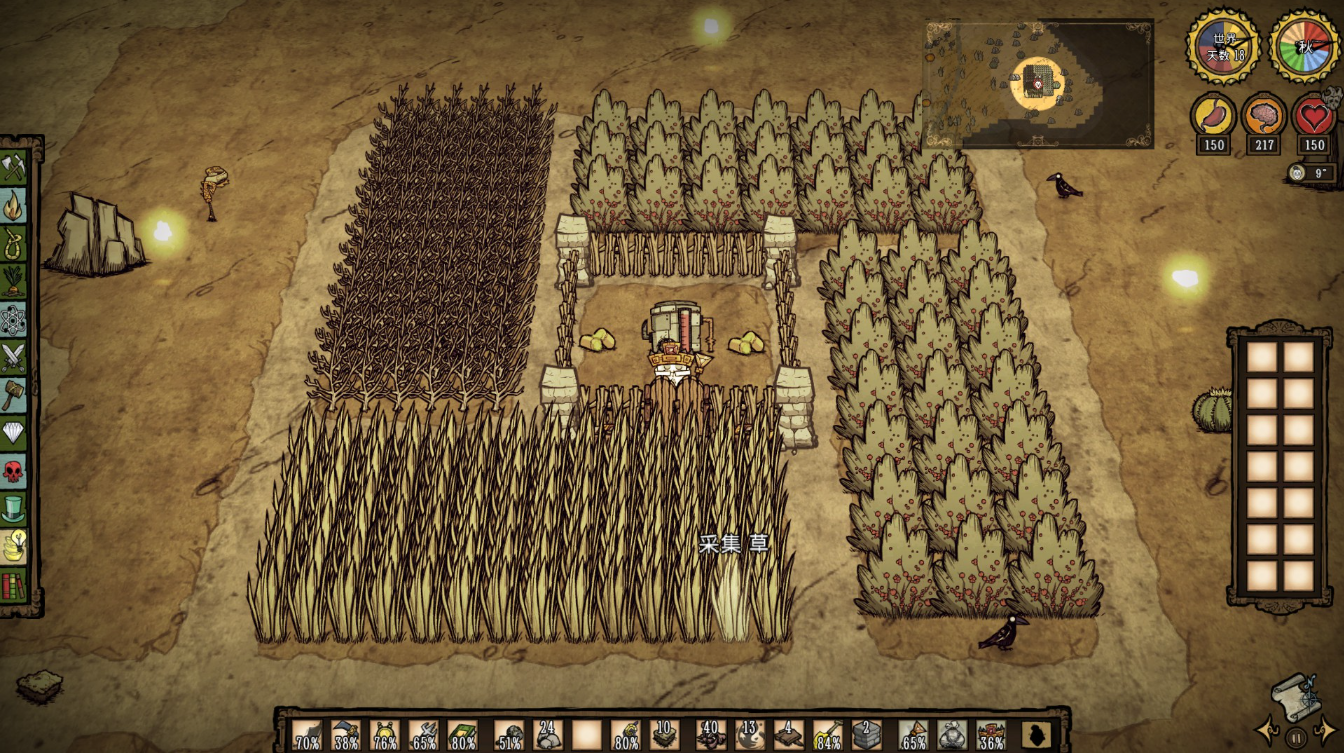Select the Survival rope-trap tab
The image size is (1344, 753).
[x=14, y=243]
